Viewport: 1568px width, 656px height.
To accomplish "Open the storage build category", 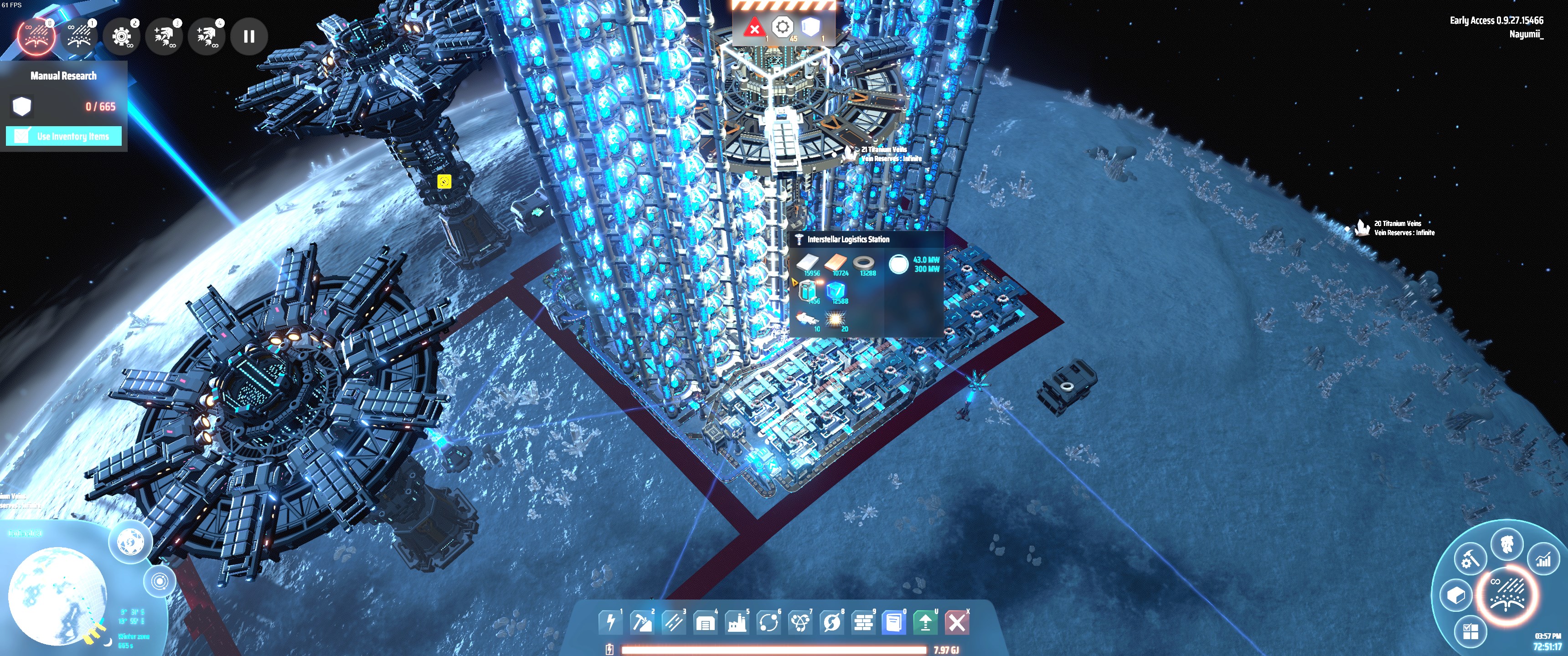I will 705,622.
